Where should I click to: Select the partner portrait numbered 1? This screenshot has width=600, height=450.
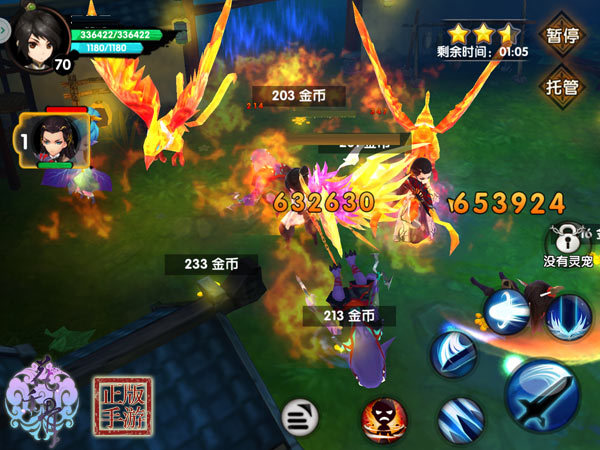[x=53, y=140]
